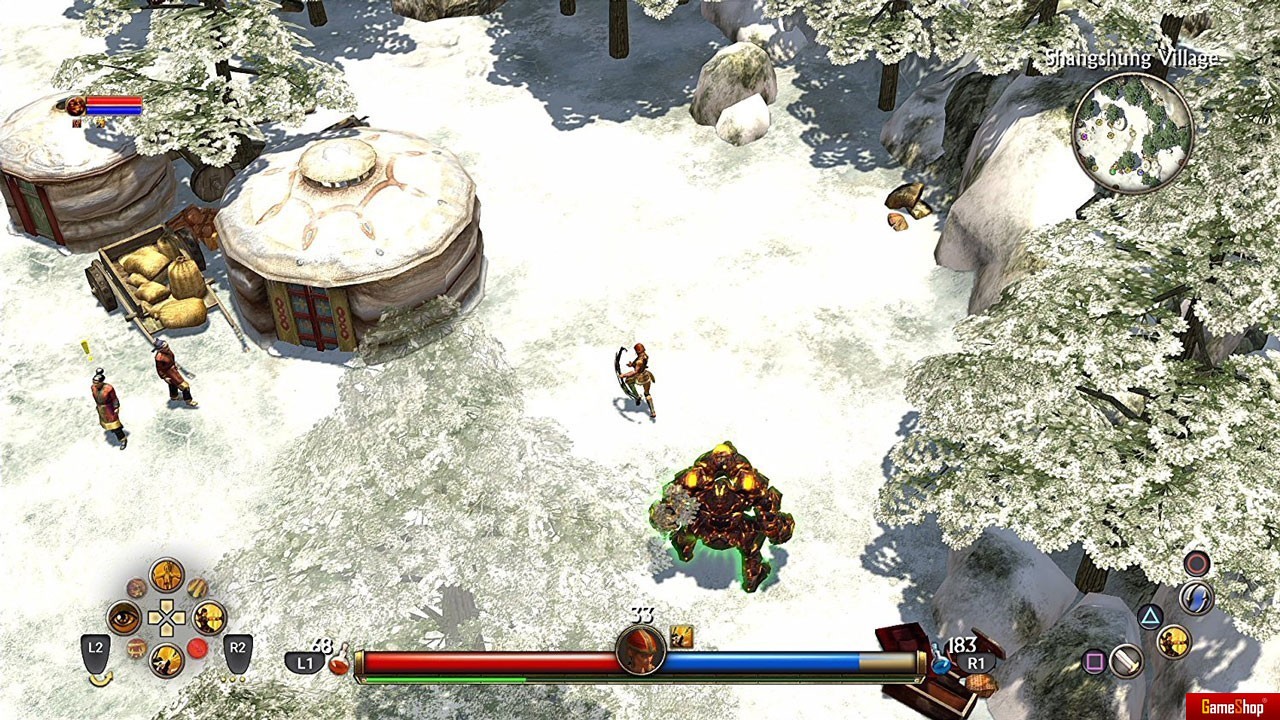Drink the red health potion
The width and height of the screenshot is (1280, 720).
(339, 662)
